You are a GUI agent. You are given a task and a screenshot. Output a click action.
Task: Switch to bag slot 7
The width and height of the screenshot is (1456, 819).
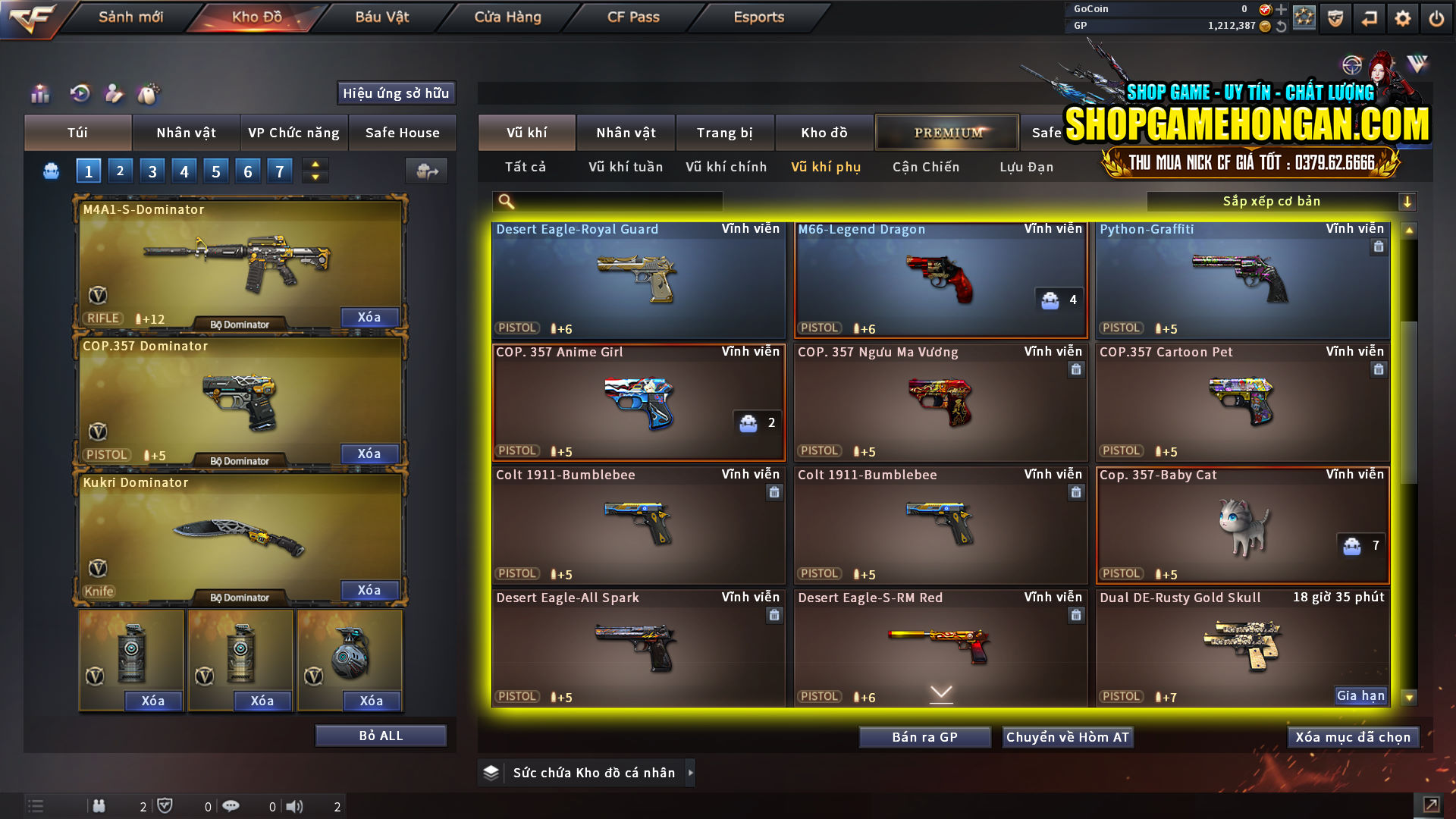click(279, 171)
